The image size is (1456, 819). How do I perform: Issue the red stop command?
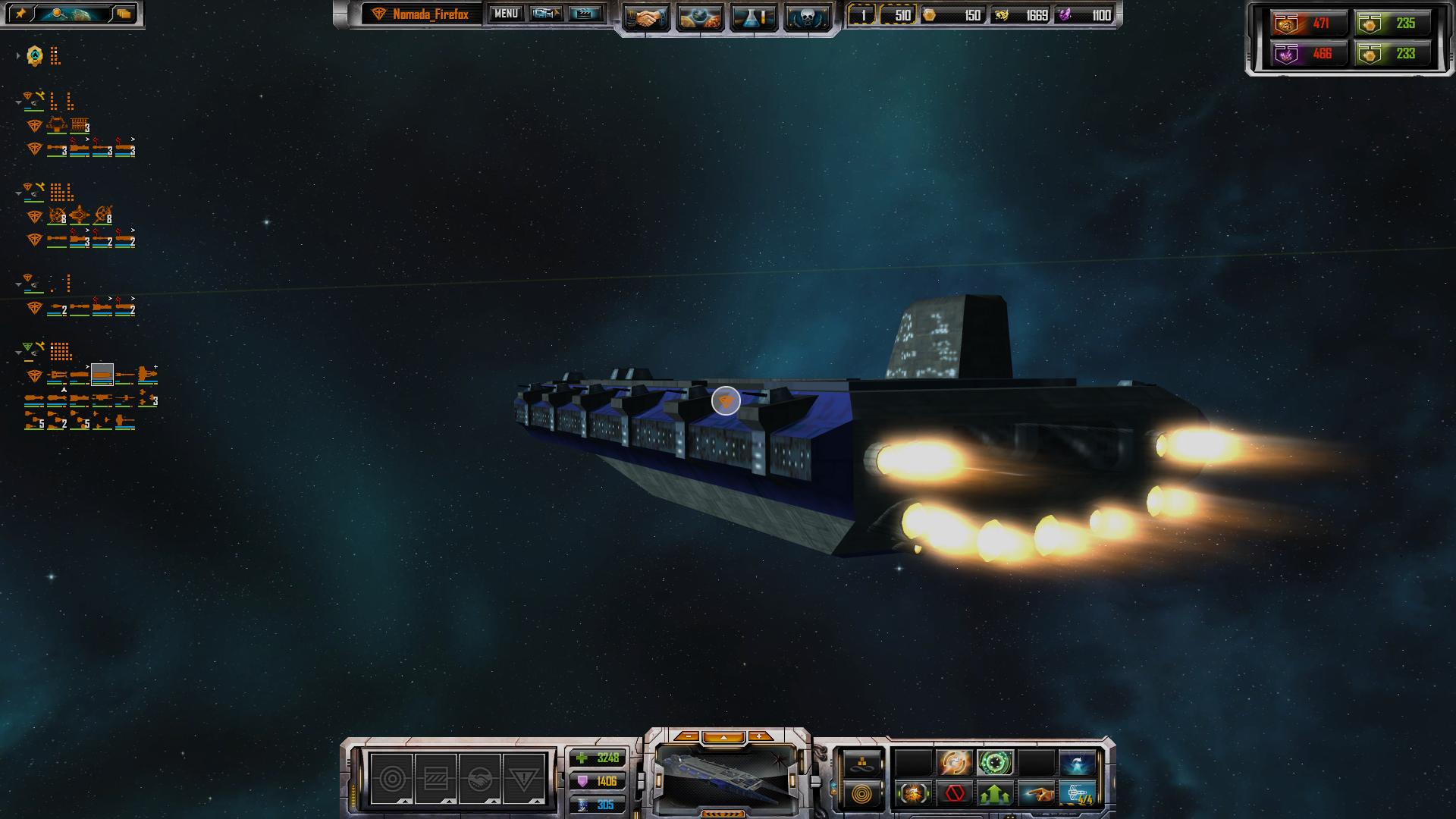(x=955, y=794)
